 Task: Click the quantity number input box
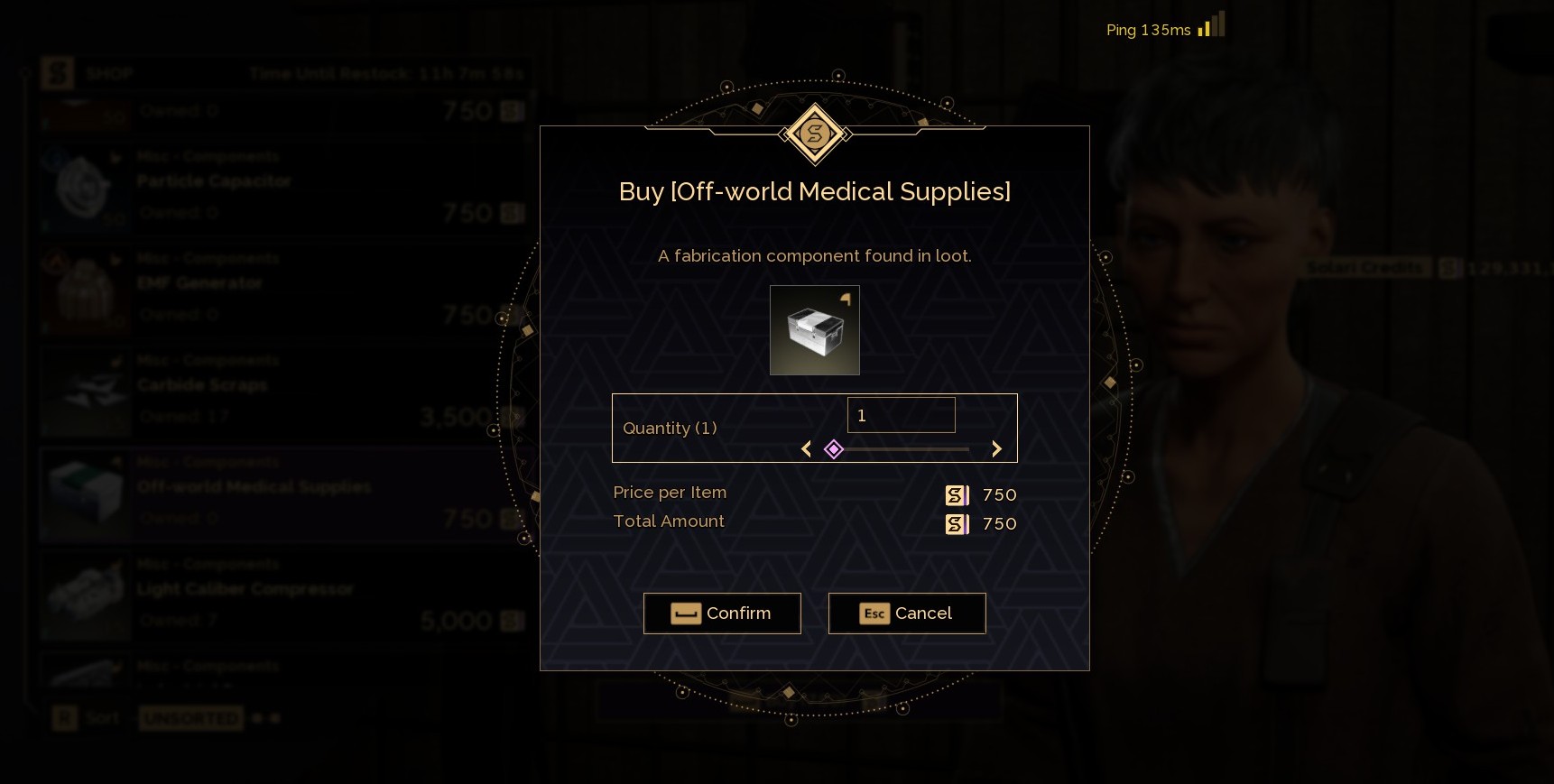coord(901,415)
